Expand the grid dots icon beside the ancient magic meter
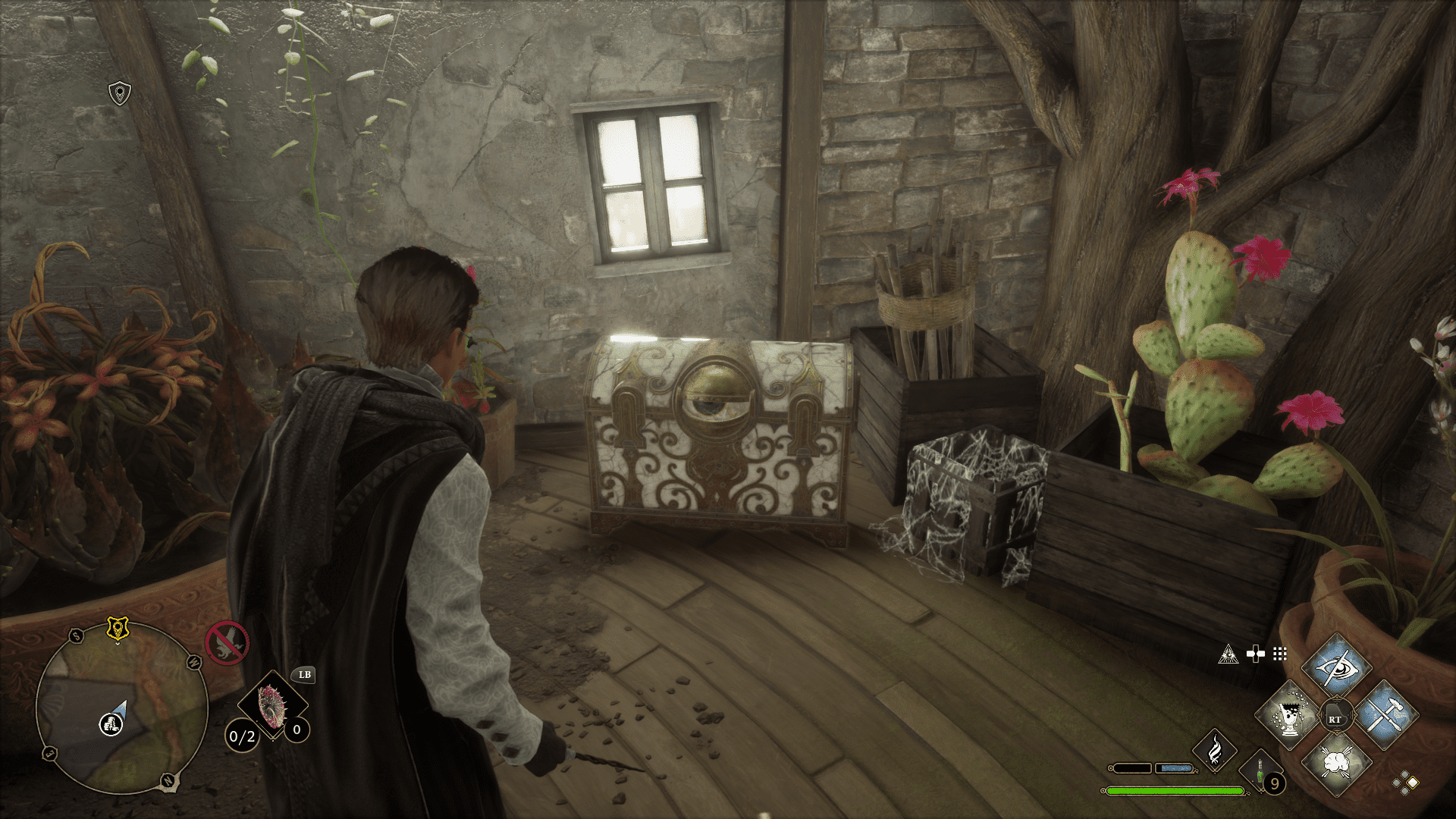The image size is (1456, 819). click(x=1279, y=654)
